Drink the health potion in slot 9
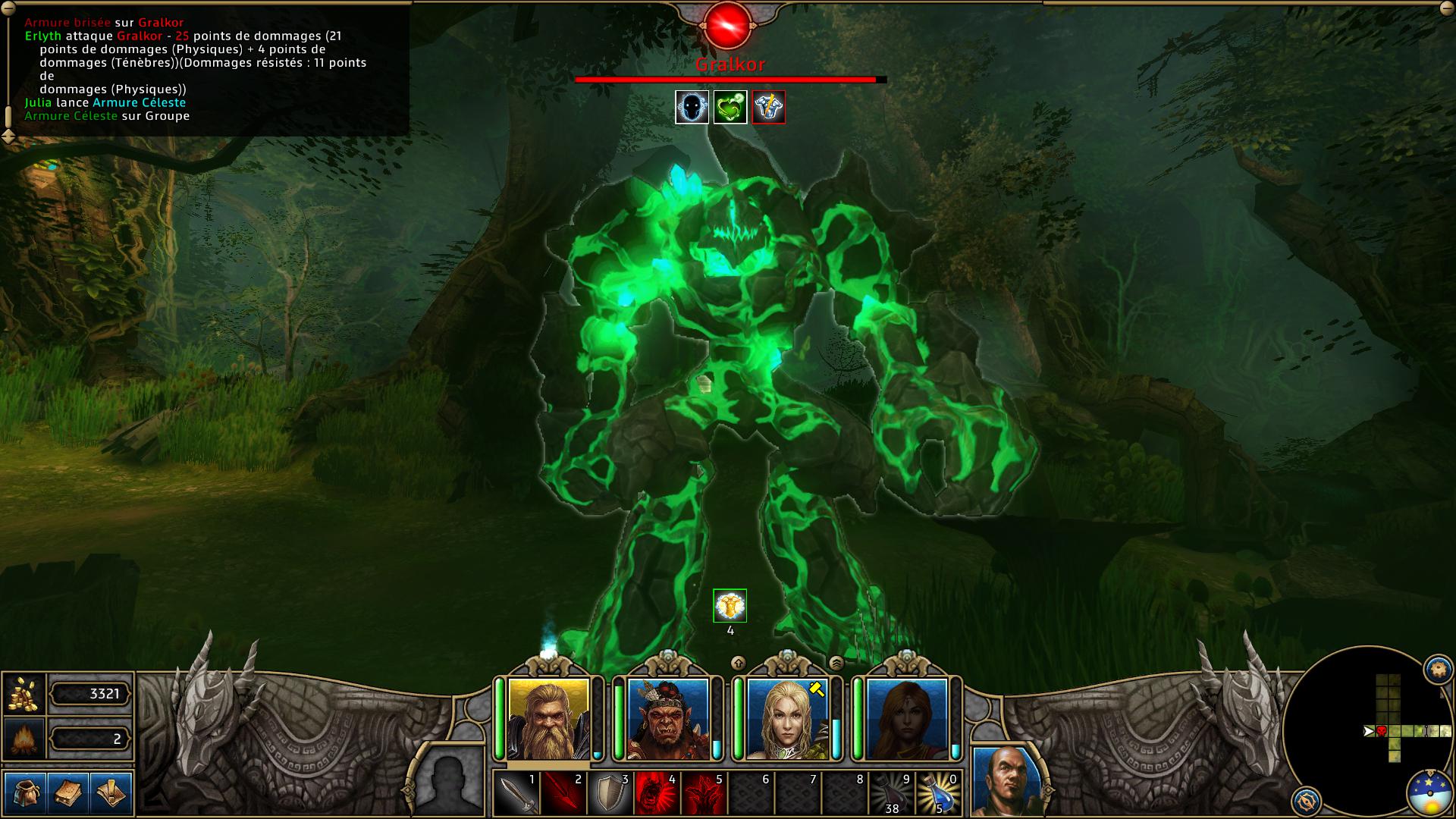 (x=891, y=794)
